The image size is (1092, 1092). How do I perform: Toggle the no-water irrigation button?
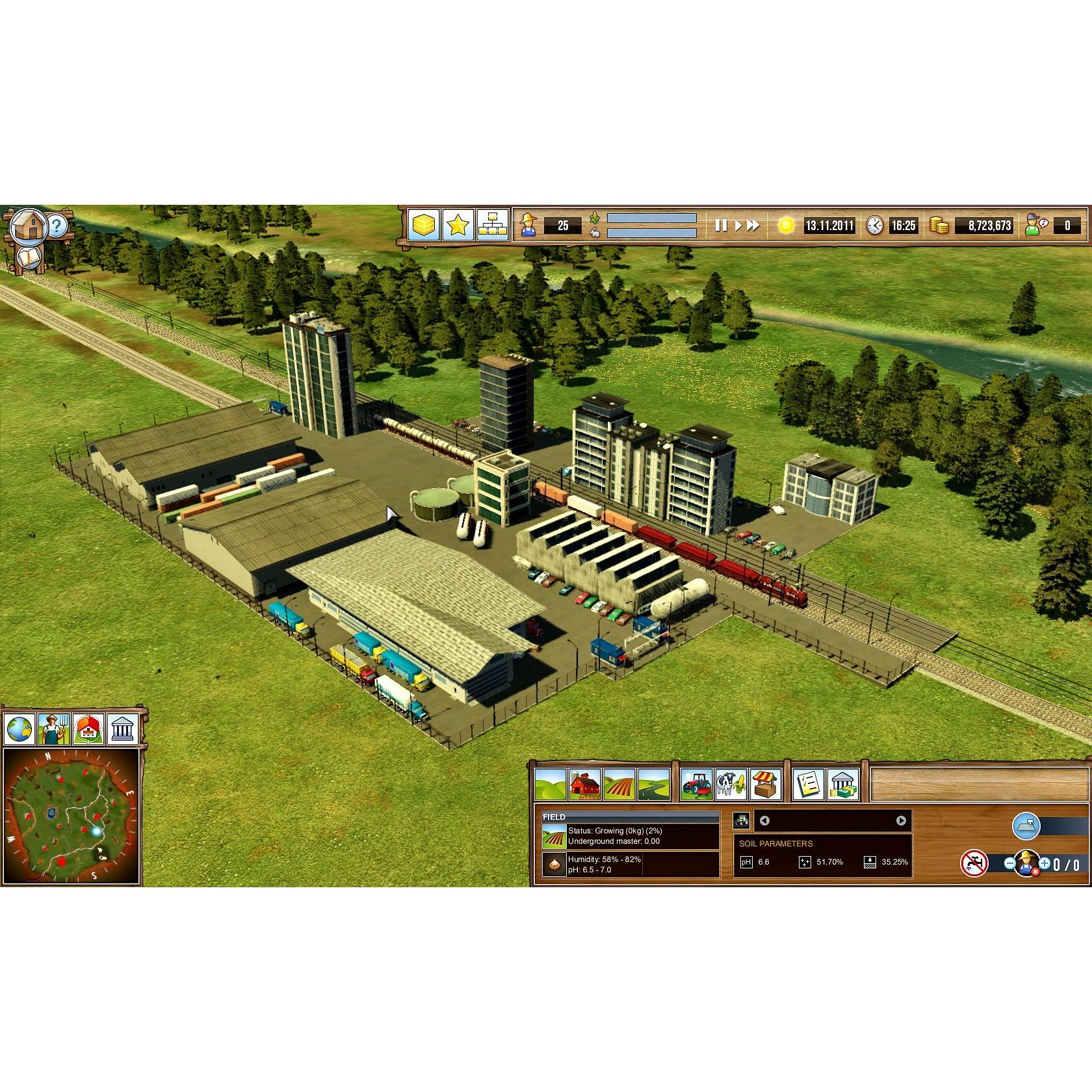coord(974,863)
